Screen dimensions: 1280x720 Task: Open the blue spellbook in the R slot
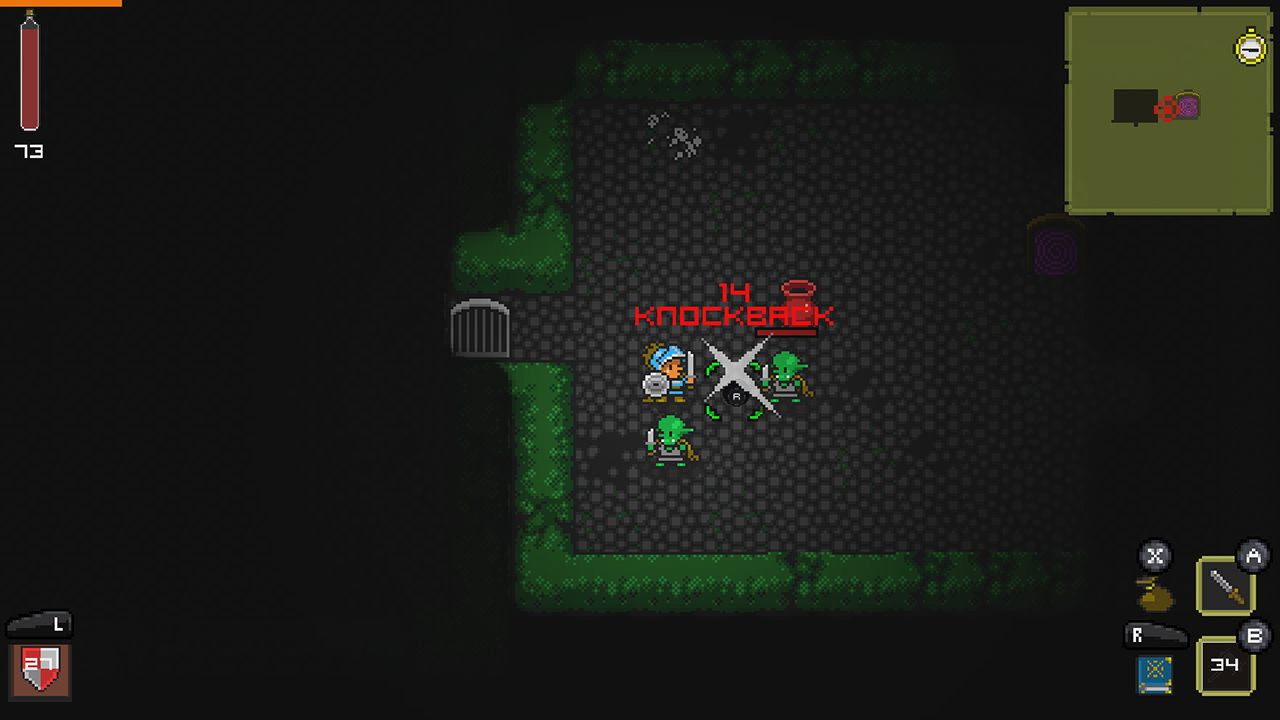[x=1154, y=674]
